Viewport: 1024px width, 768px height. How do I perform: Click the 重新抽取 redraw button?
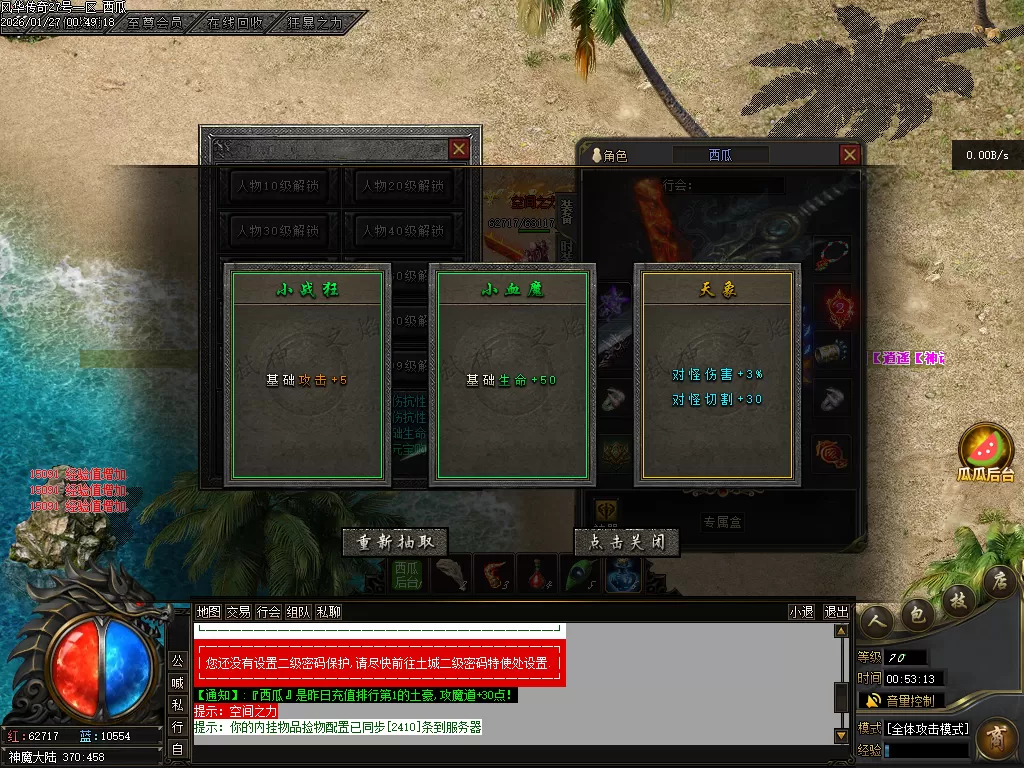(394, 542)
